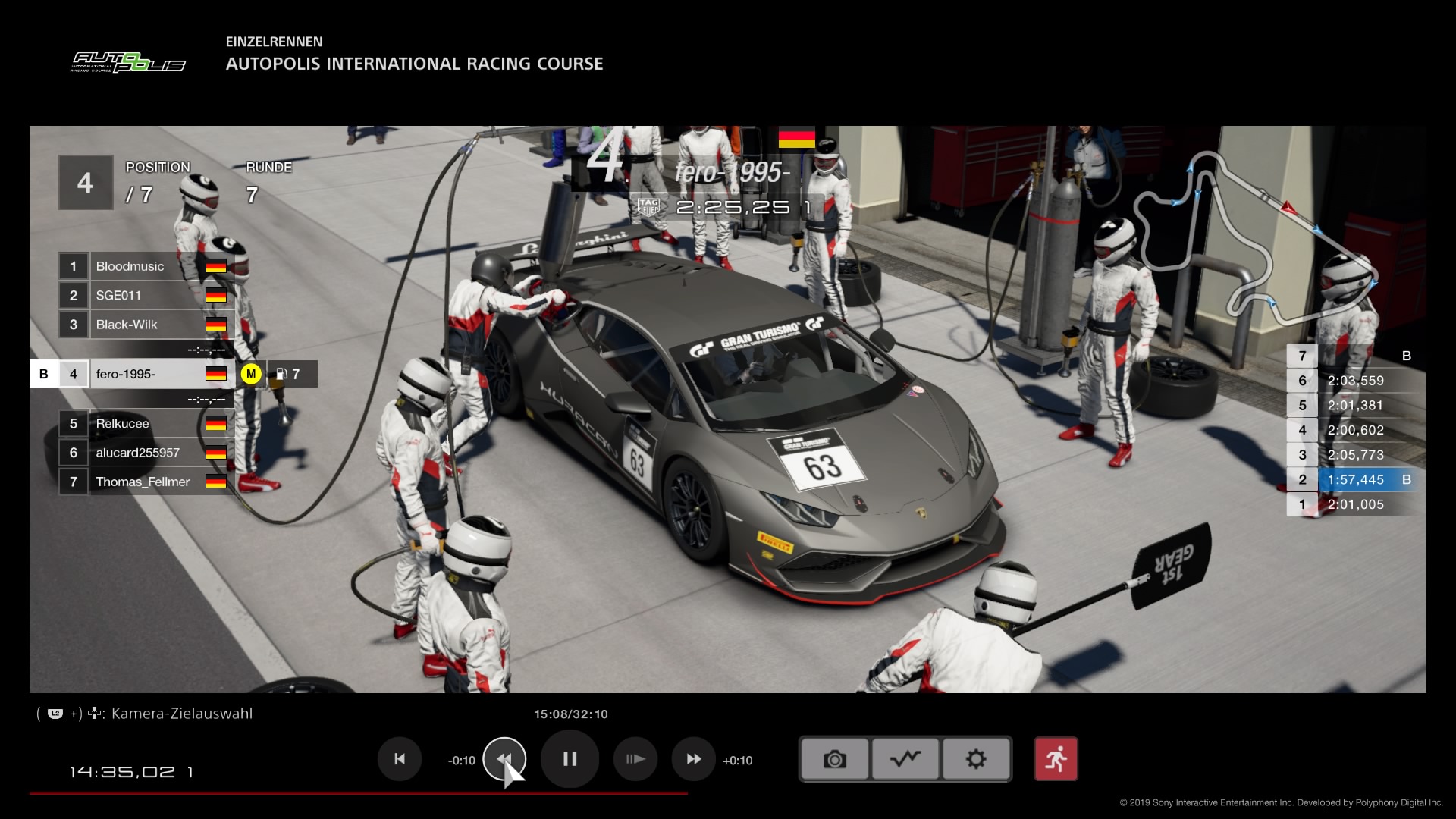This screenshot has width=1456, height=819.
Task: Rewind the replay
Action: point(504,759)
